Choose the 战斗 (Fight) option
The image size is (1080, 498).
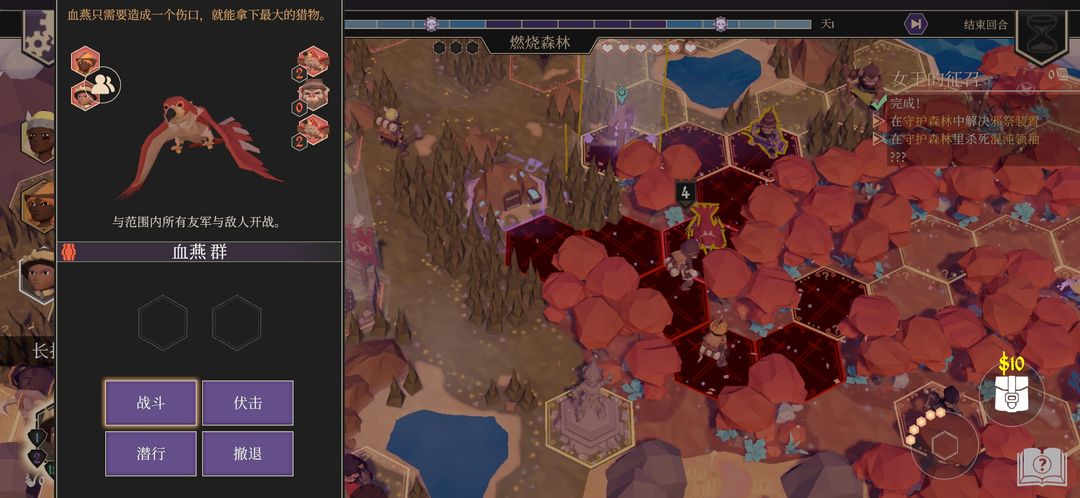pos(151,403)
